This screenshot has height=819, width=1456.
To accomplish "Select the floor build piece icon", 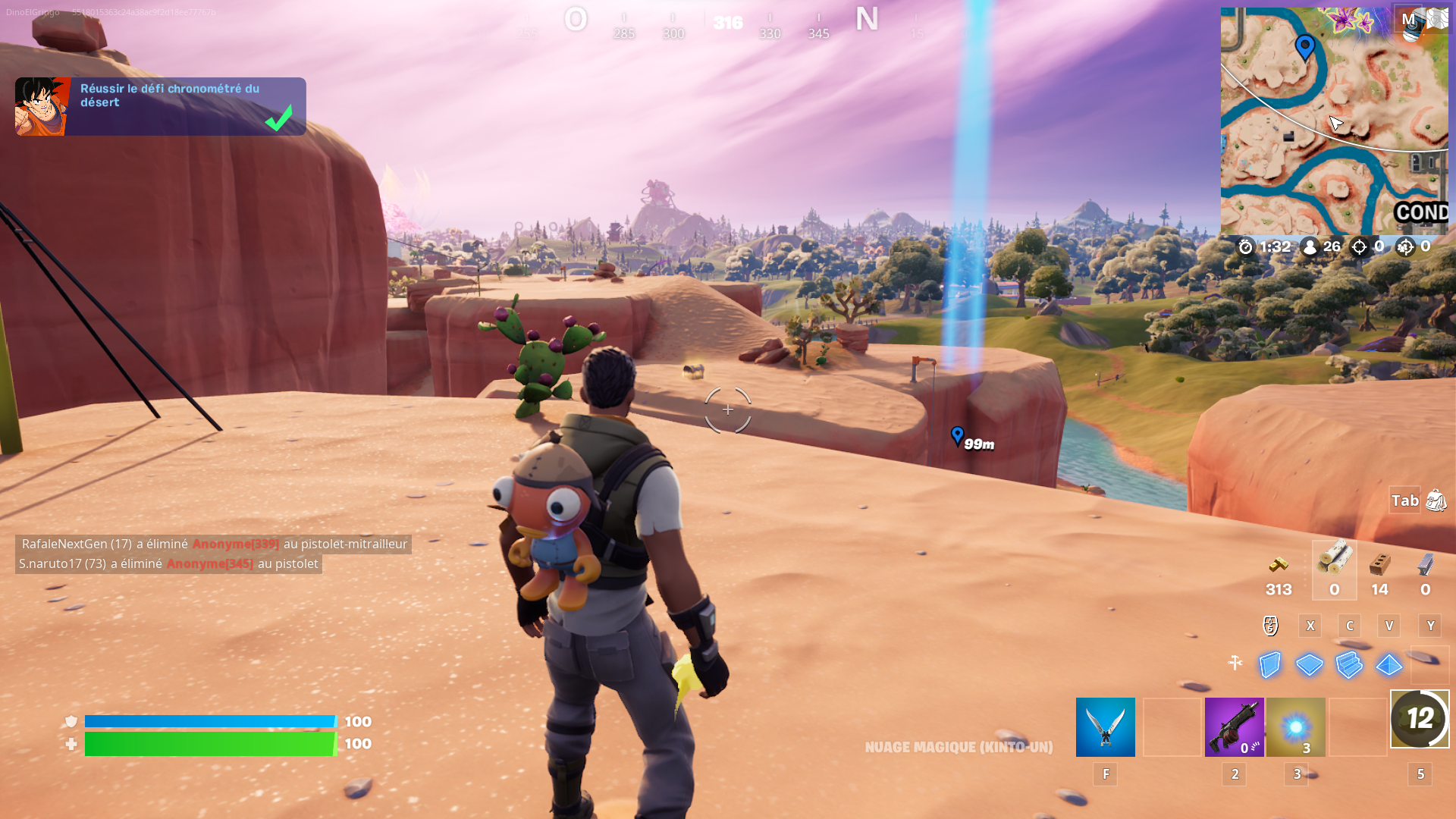I will pos(1309,665).
